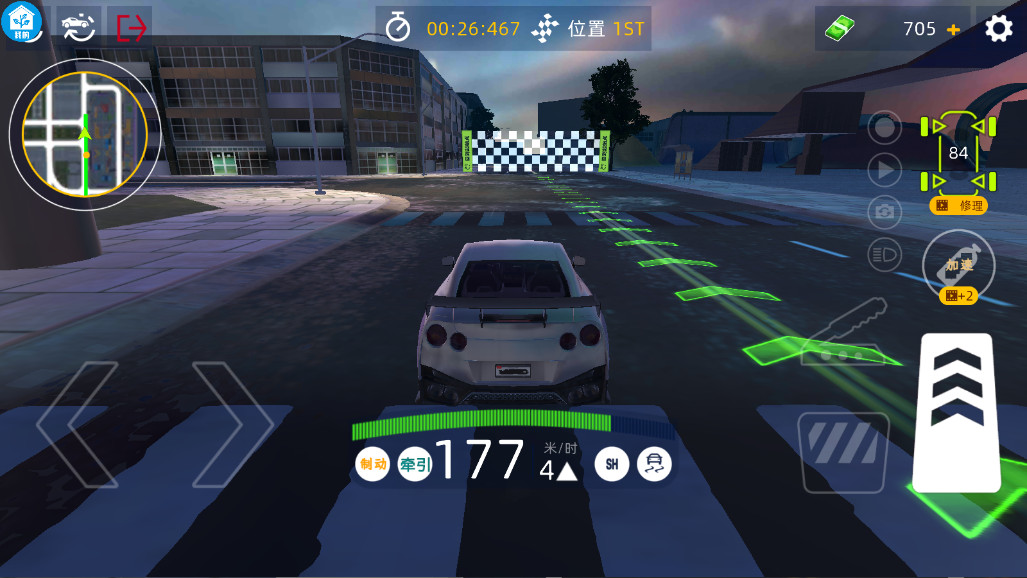Toggle the skidding car stability icon

point(655,464)
